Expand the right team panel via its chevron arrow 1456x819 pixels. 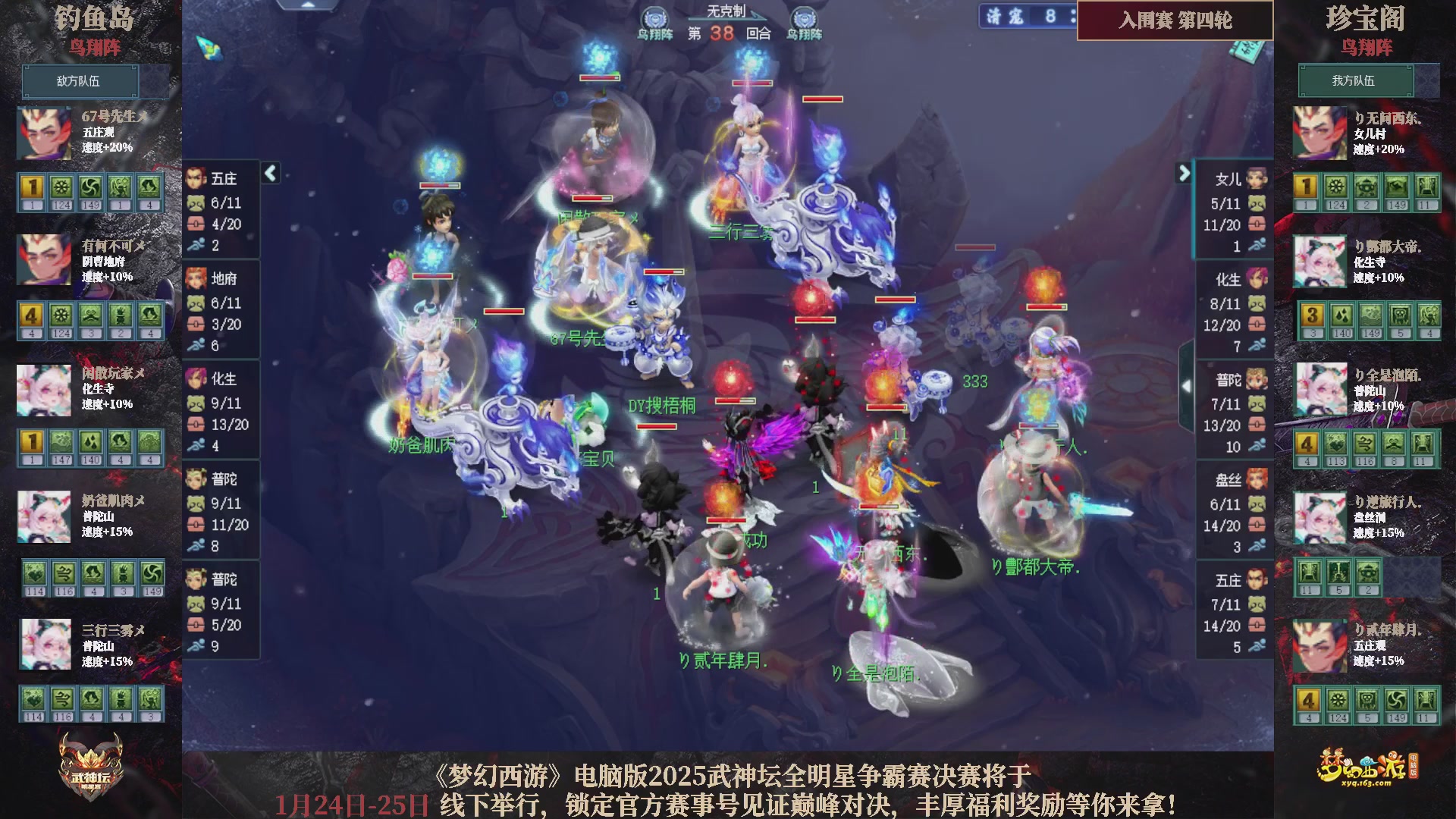pos(1185,173)
